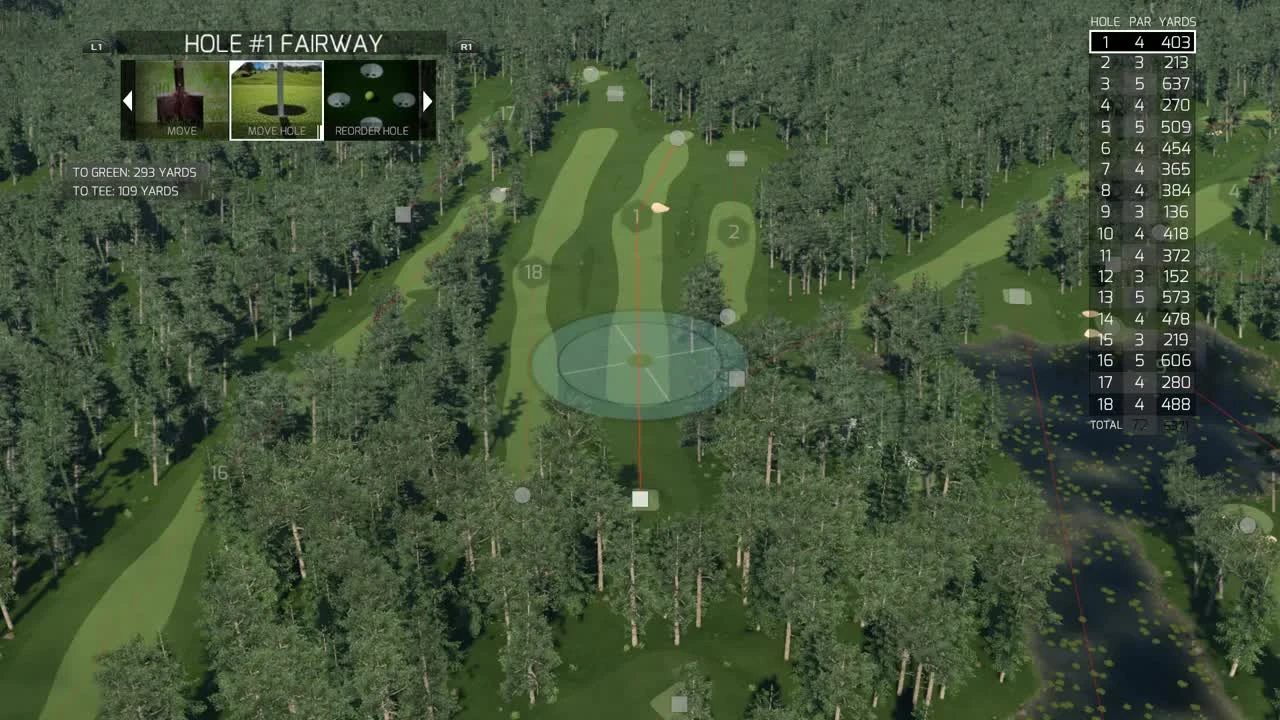Click the hole 18 marker on the left fairway

533,270
